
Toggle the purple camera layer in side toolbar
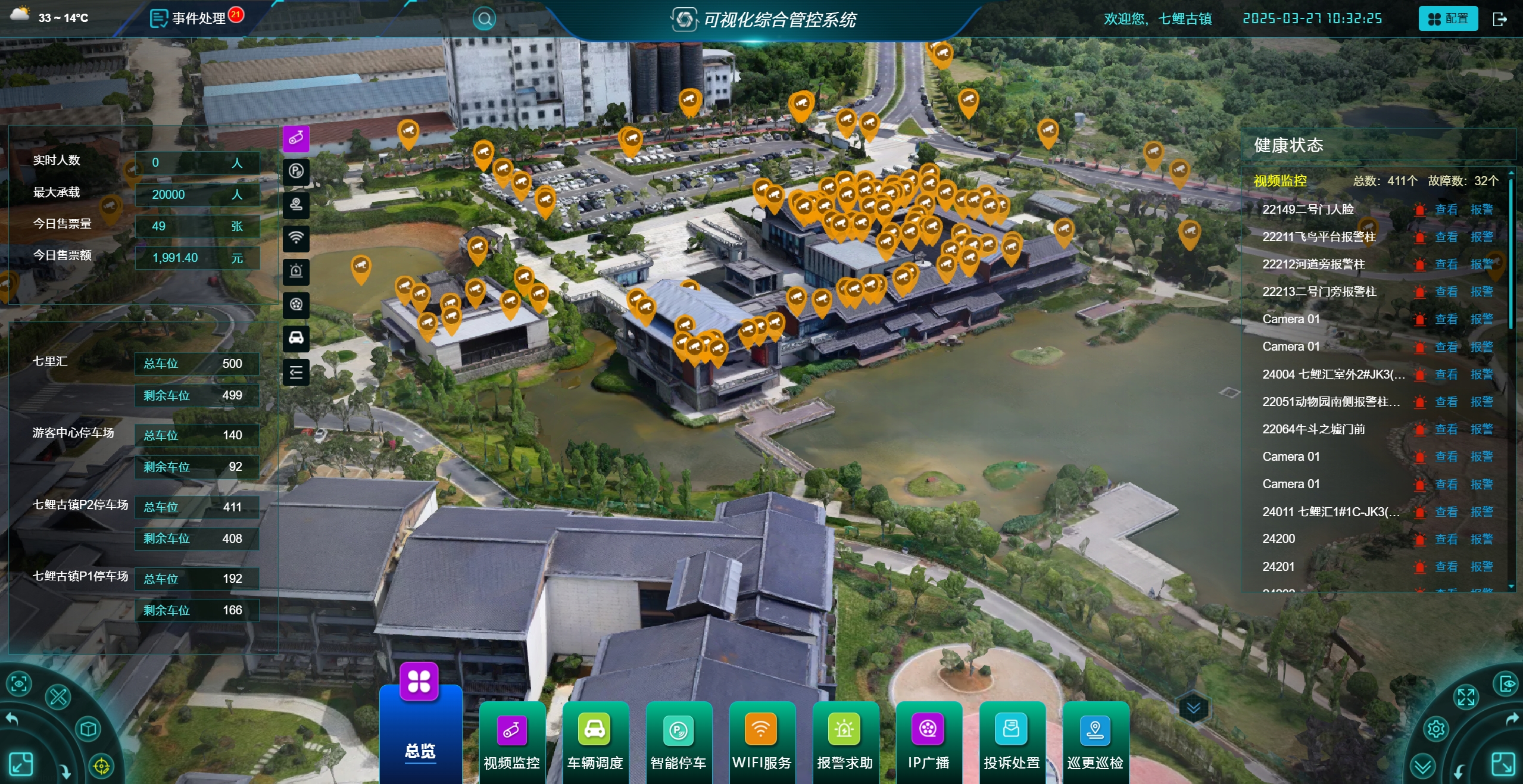tap(296, 139)
